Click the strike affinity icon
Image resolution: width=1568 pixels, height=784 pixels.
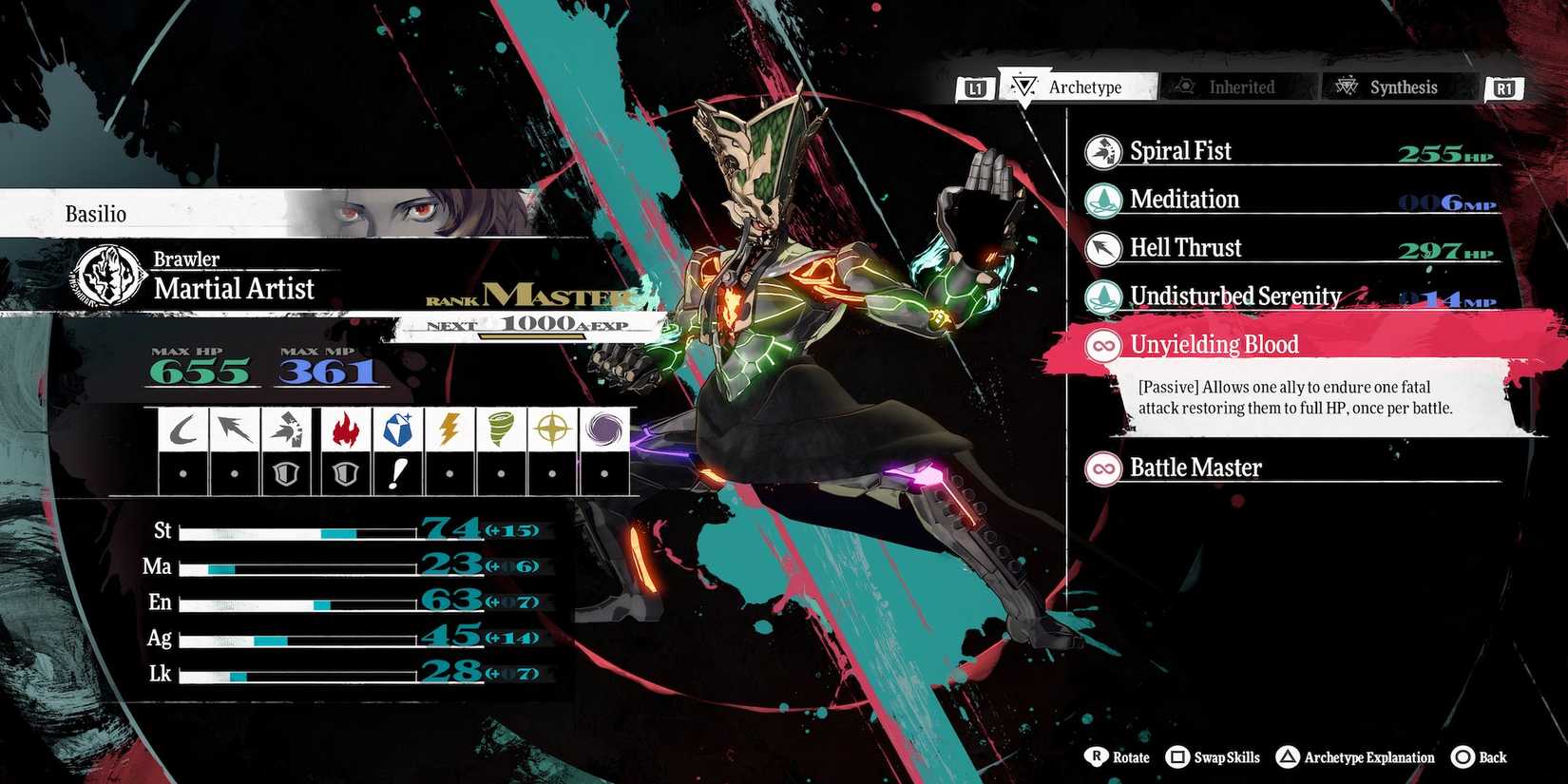pos(288,429)
